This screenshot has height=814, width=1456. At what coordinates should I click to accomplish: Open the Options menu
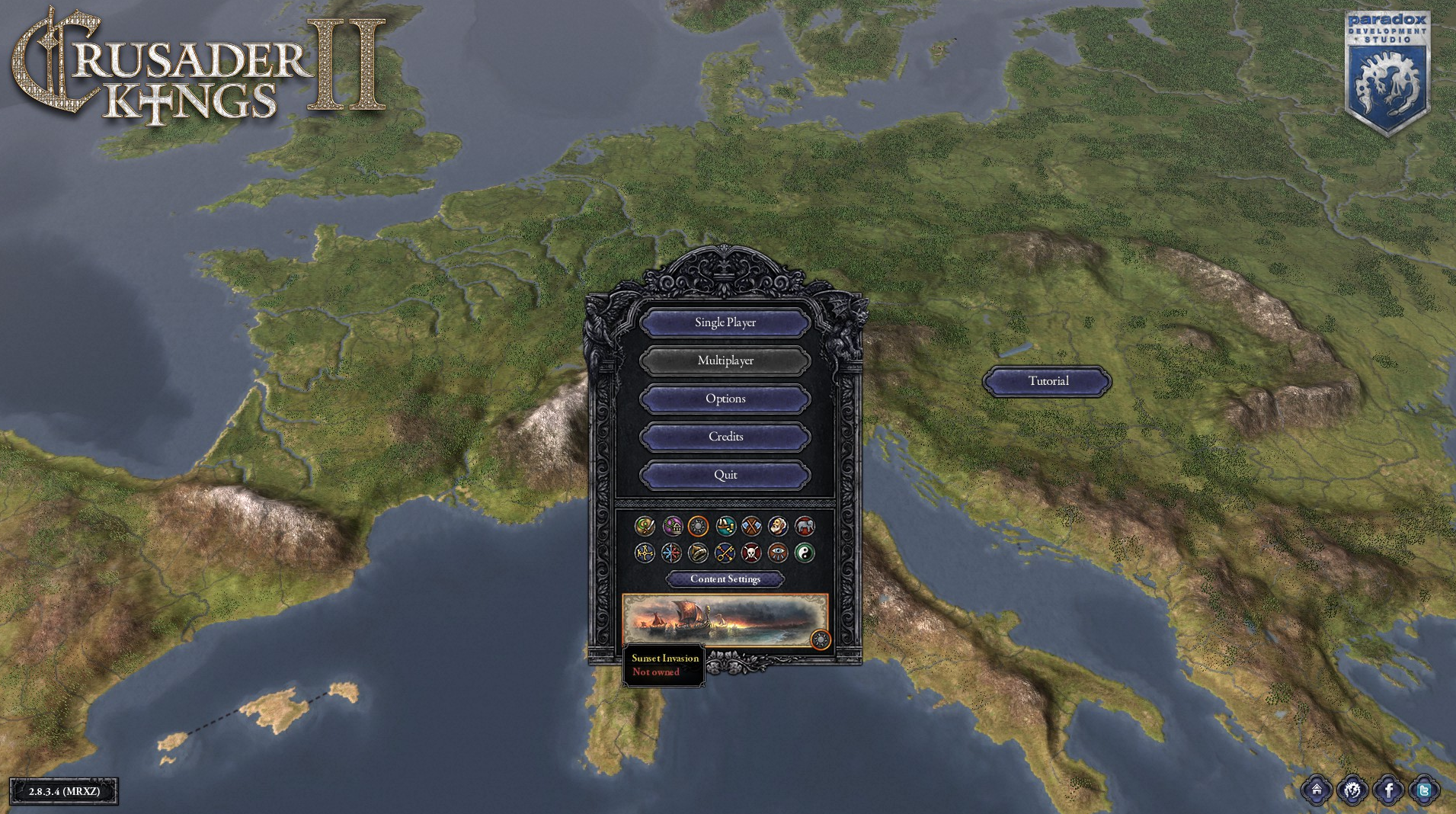click(x=725, y=399)
